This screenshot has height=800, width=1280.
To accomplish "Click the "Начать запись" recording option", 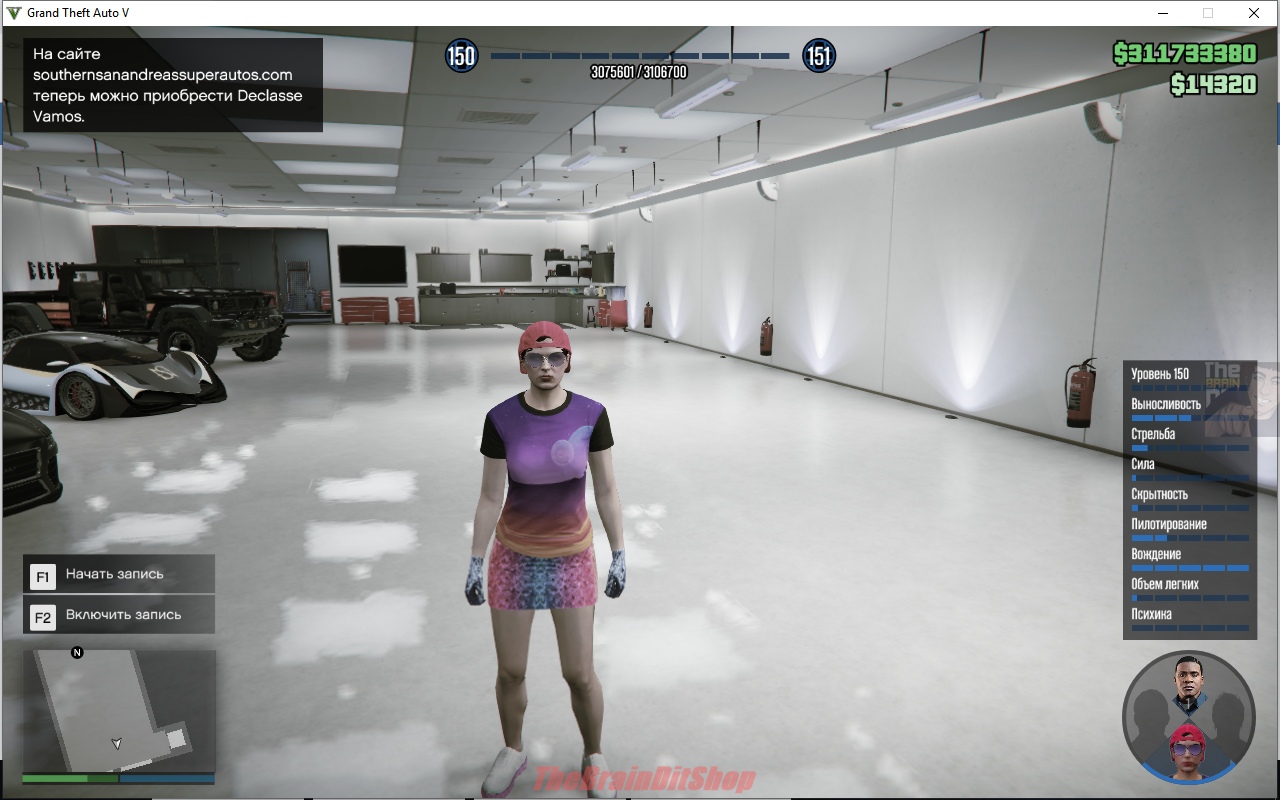I will (x=119, y=574).
